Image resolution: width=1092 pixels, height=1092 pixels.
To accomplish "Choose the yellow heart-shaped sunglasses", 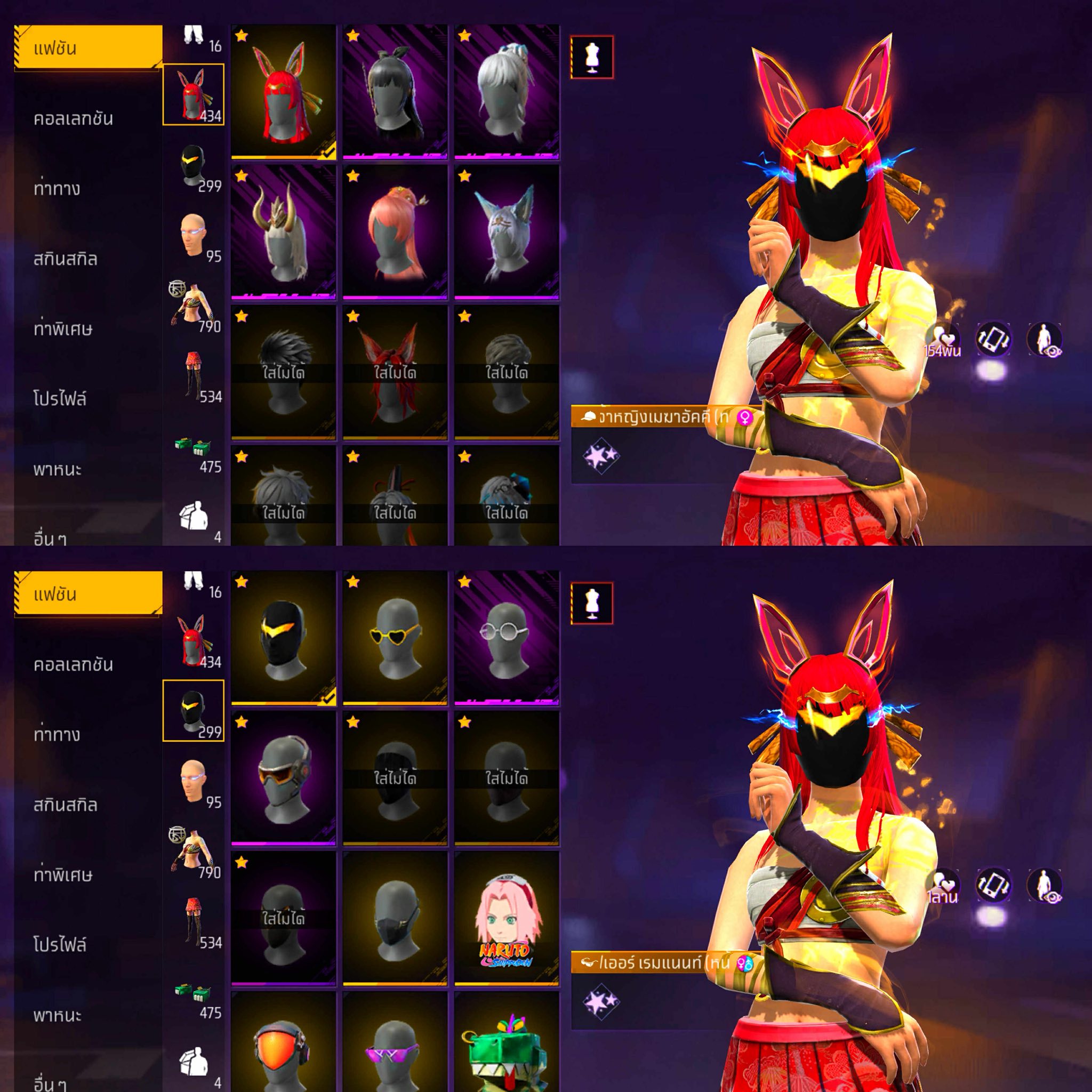I will coord(395,638).
